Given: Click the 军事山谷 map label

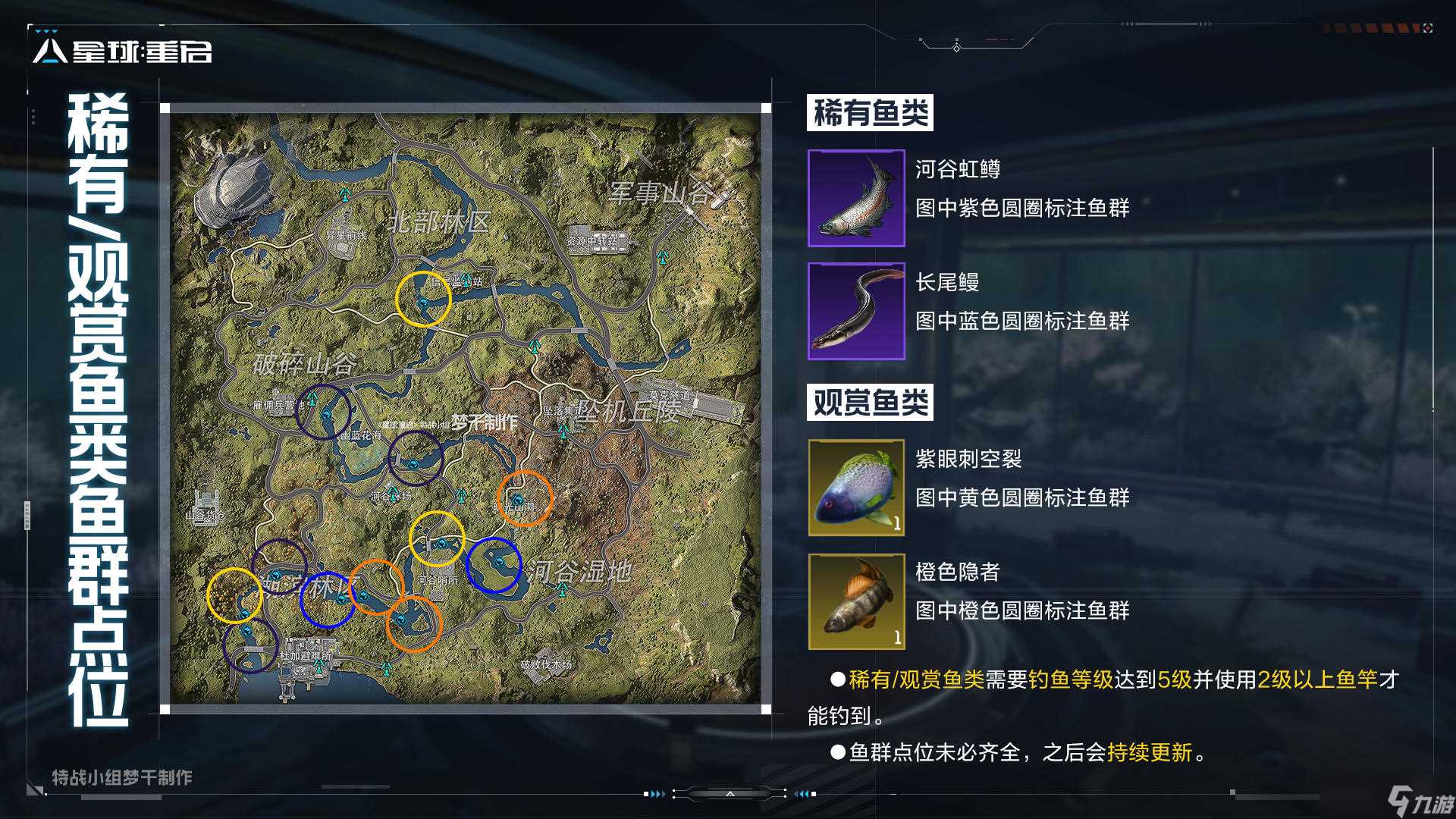Looking at the screenshot, I should (x=659, y=191).
